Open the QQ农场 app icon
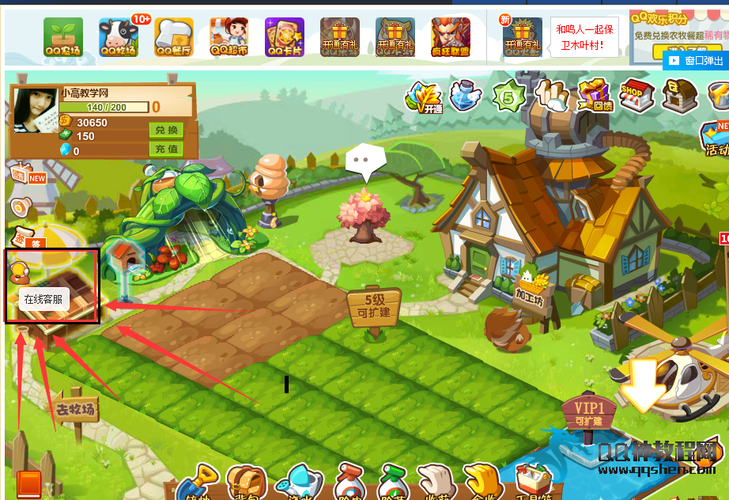The height and width of the screenshot is (500, 729). point(63,37)
